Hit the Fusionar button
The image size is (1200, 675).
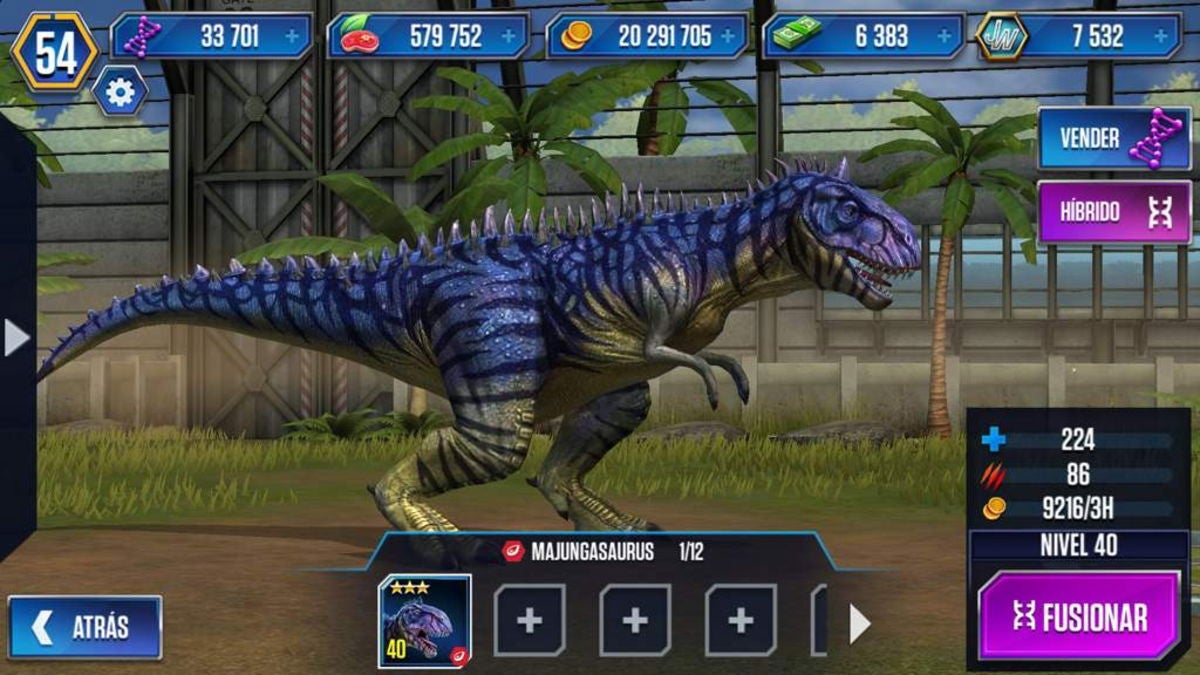1078,616
